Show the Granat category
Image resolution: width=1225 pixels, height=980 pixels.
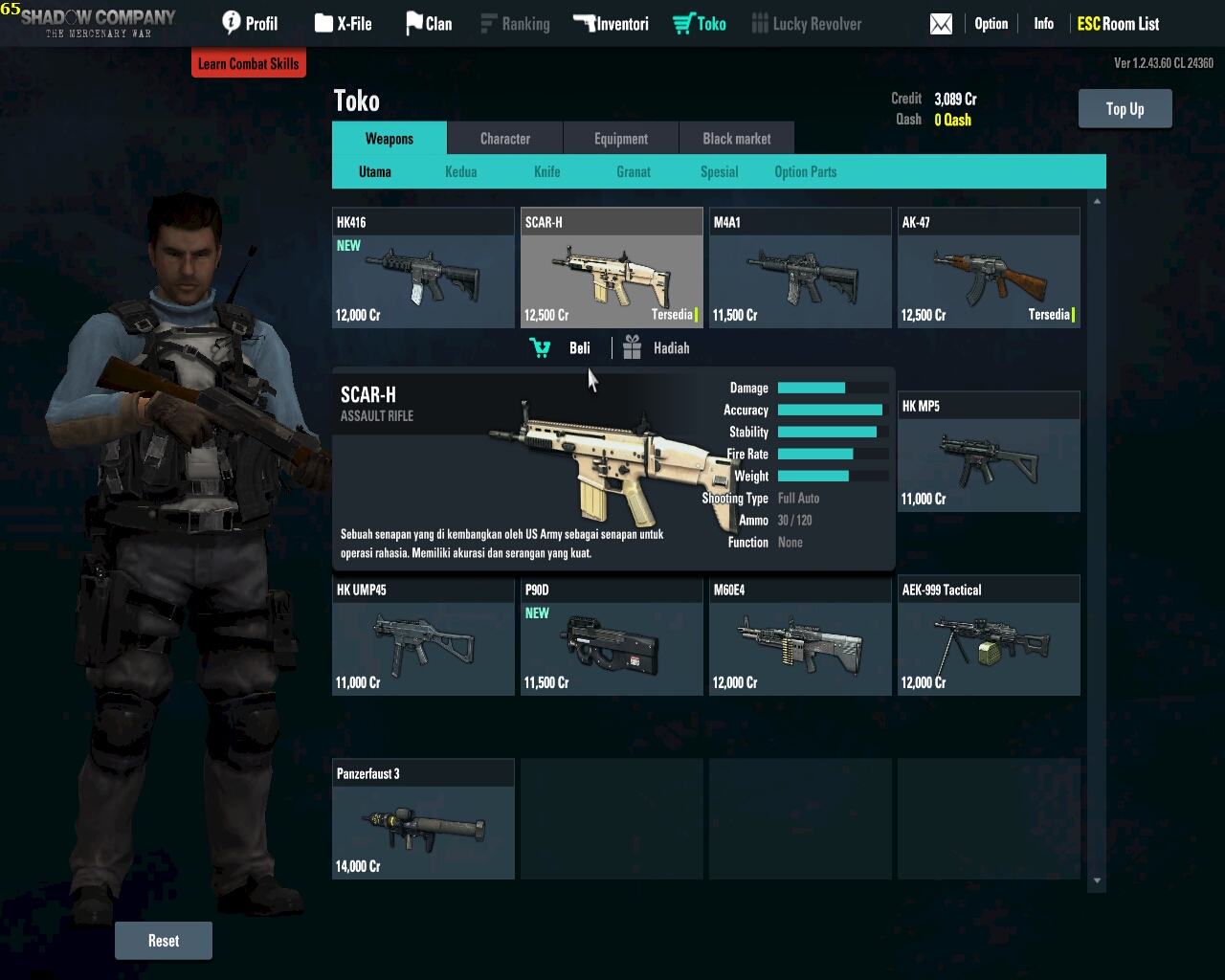click(633, 172)
